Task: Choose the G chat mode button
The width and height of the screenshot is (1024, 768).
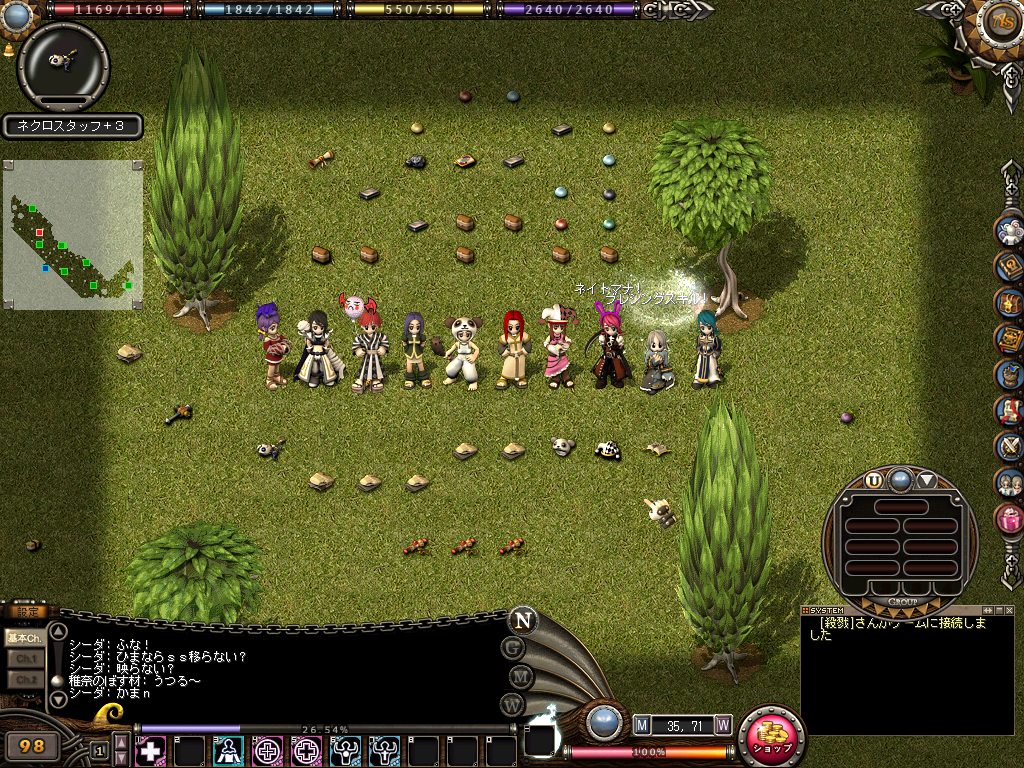Action: click(513, 647)
